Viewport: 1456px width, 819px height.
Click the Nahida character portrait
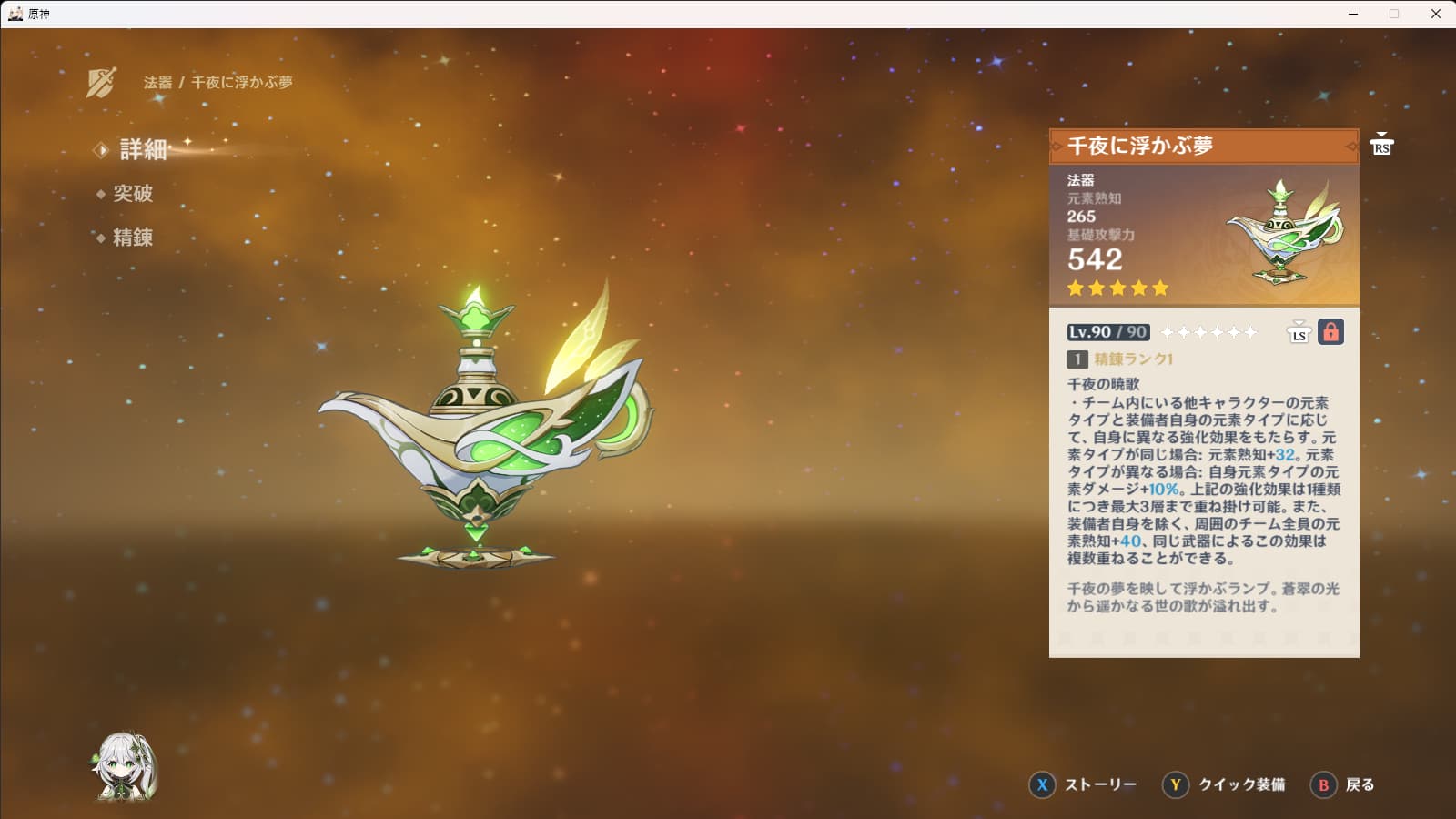[x=125, y=767]
